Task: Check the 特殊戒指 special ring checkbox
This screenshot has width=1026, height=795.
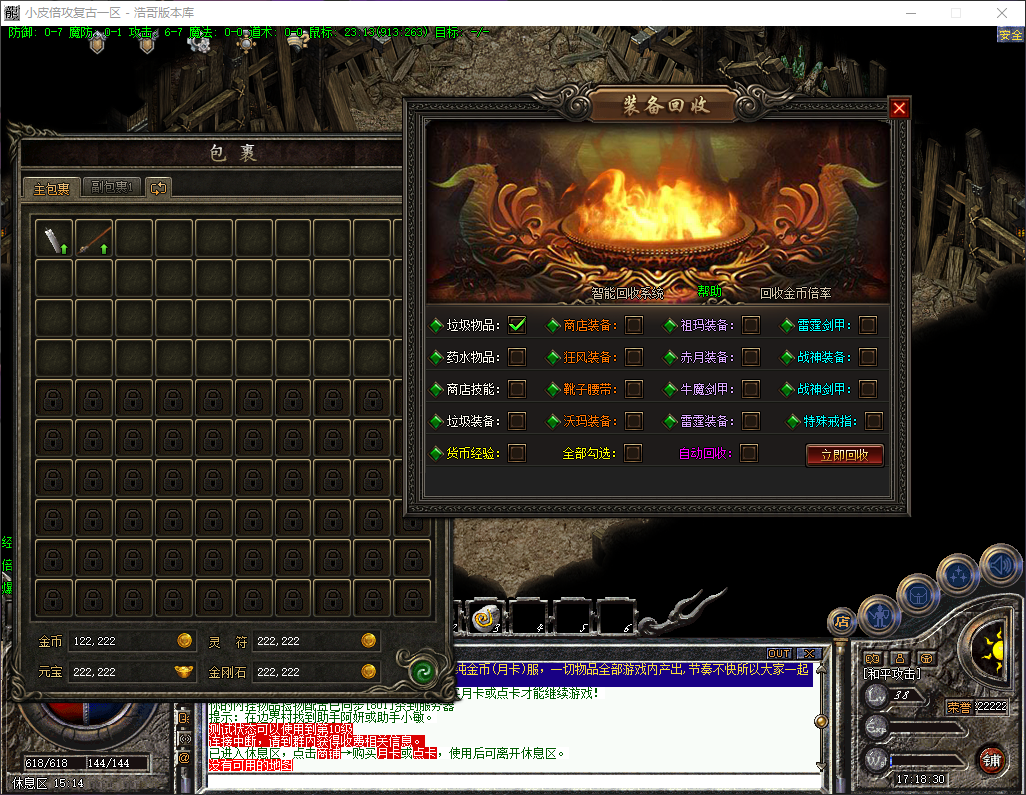Action: click(874, 421)
